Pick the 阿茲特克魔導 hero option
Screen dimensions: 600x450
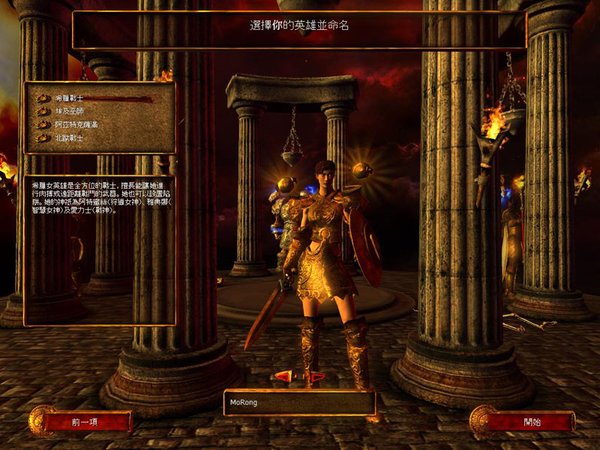coord(76,125)
